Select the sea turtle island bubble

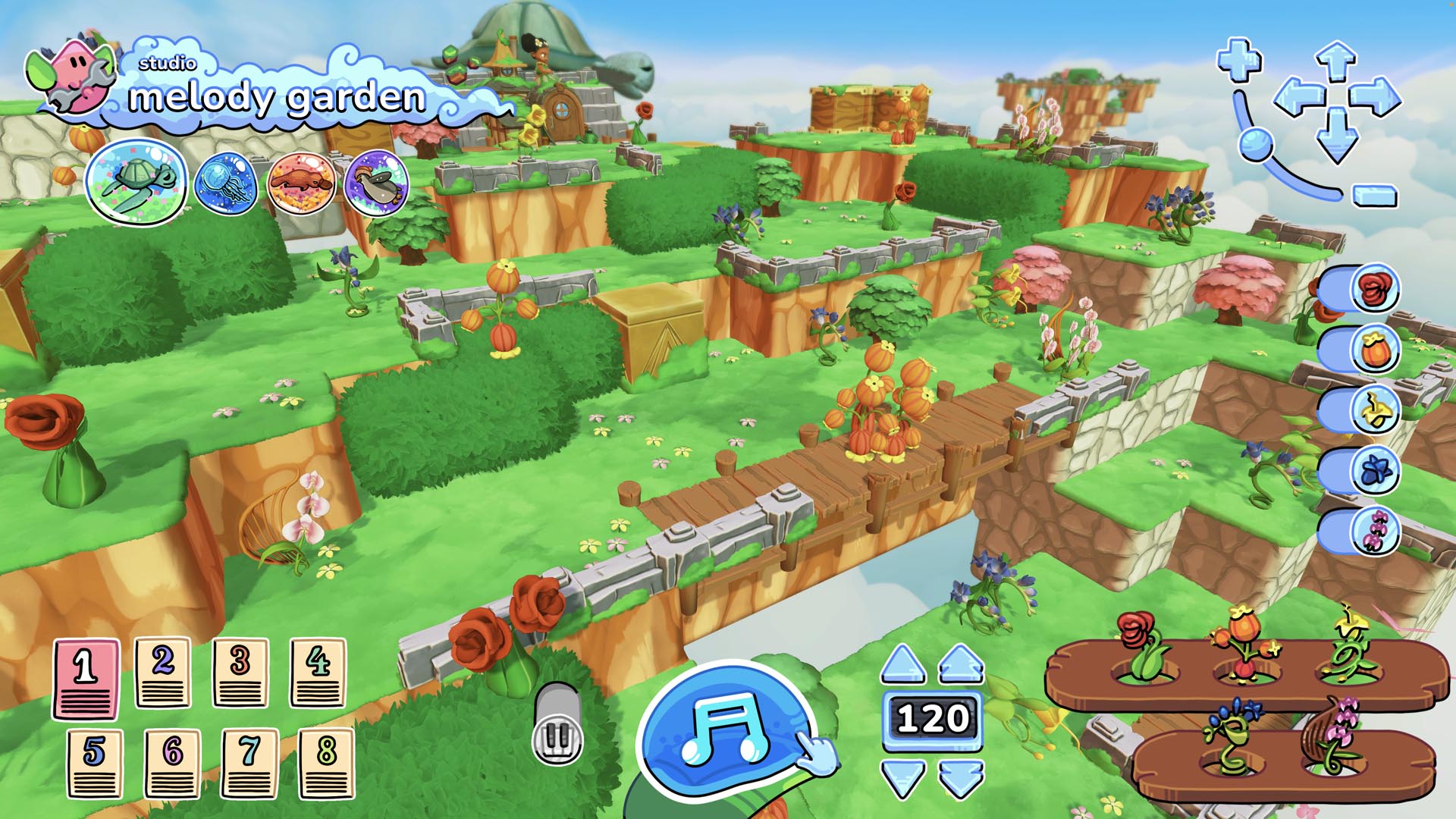136,183
